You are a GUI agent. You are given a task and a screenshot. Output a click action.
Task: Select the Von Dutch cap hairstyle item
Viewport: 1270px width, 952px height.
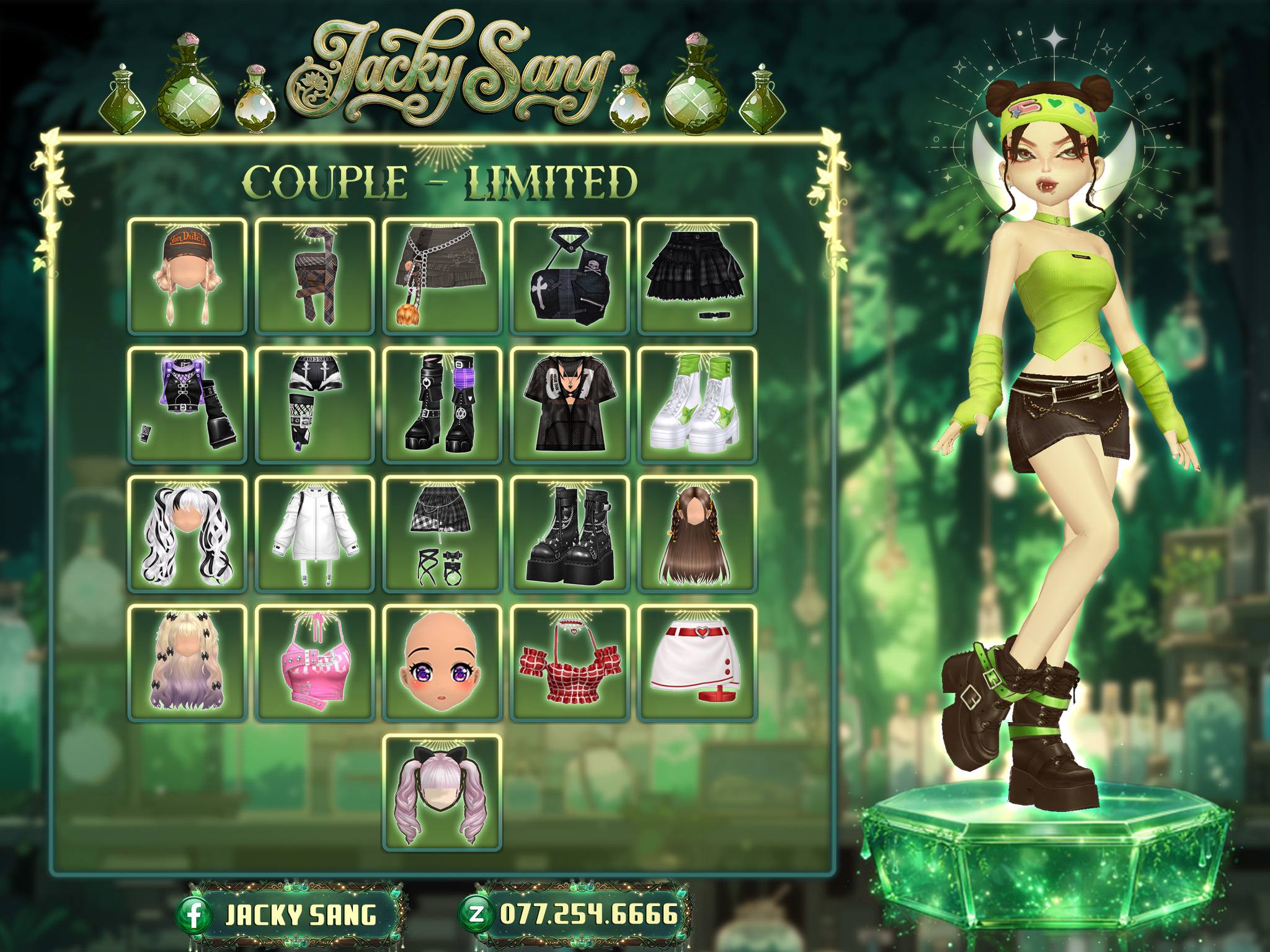(187, 276)
